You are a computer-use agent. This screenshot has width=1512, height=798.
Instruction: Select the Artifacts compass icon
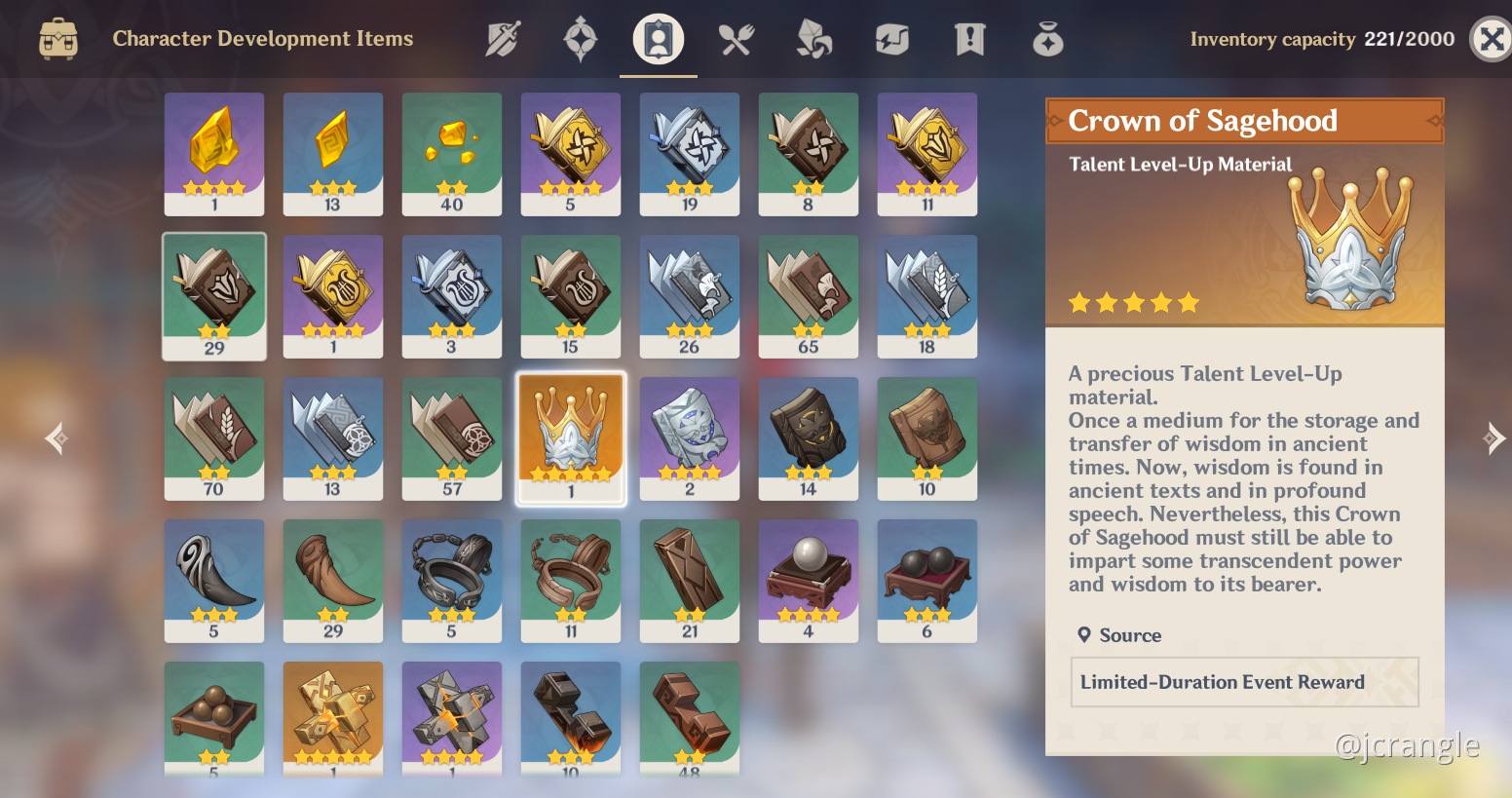pyautogui.click(x=580, y=39)
